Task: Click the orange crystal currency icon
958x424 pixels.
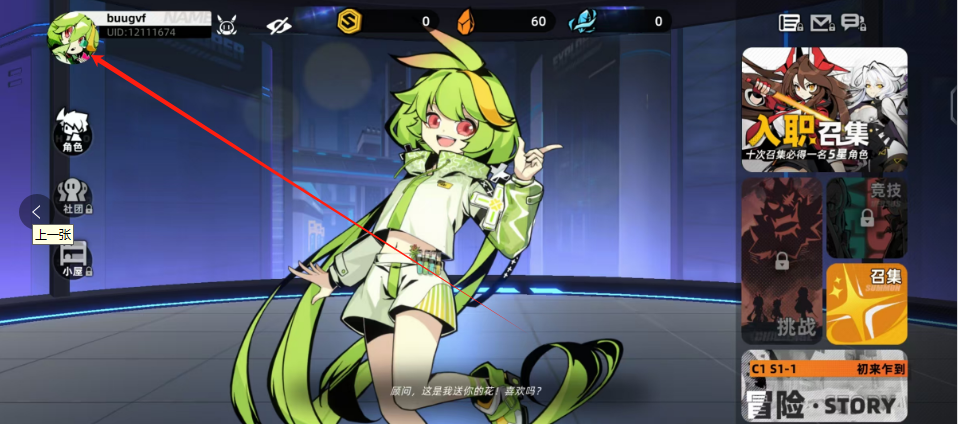Action: click(x=464, y=21)
